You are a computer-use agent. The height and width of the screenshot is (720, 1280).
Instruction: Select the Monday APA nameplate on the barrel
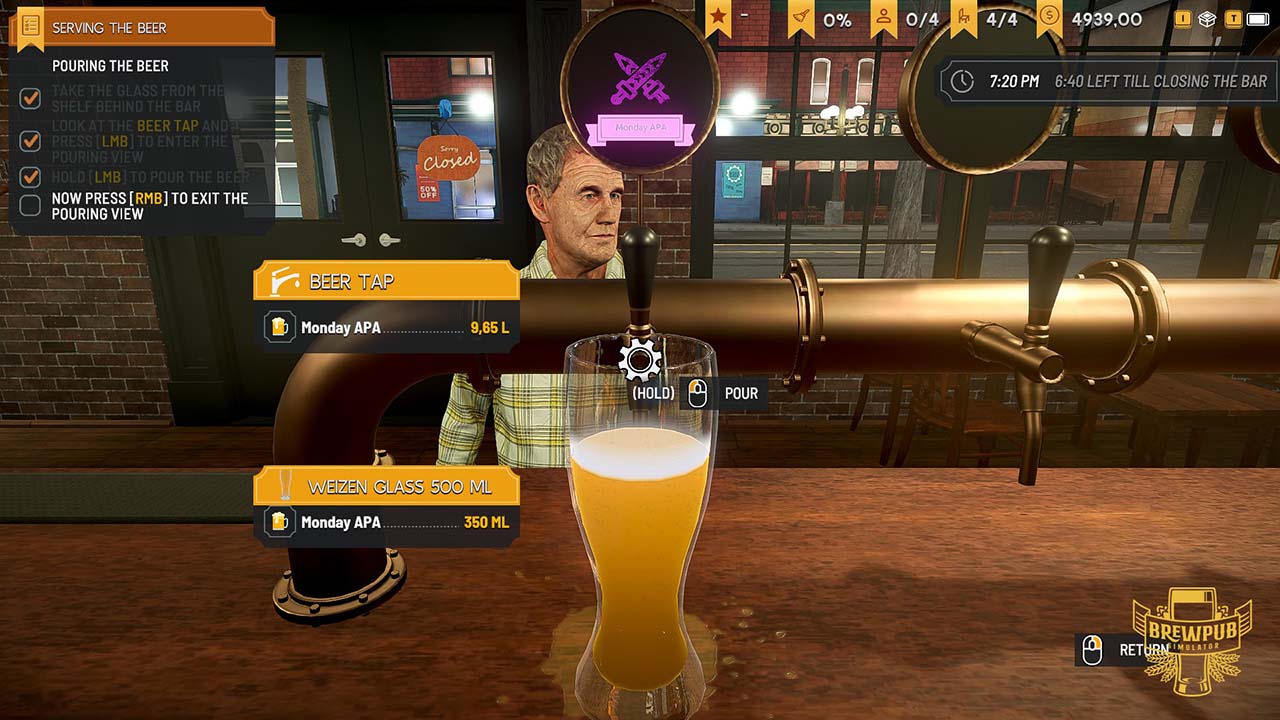641,130
